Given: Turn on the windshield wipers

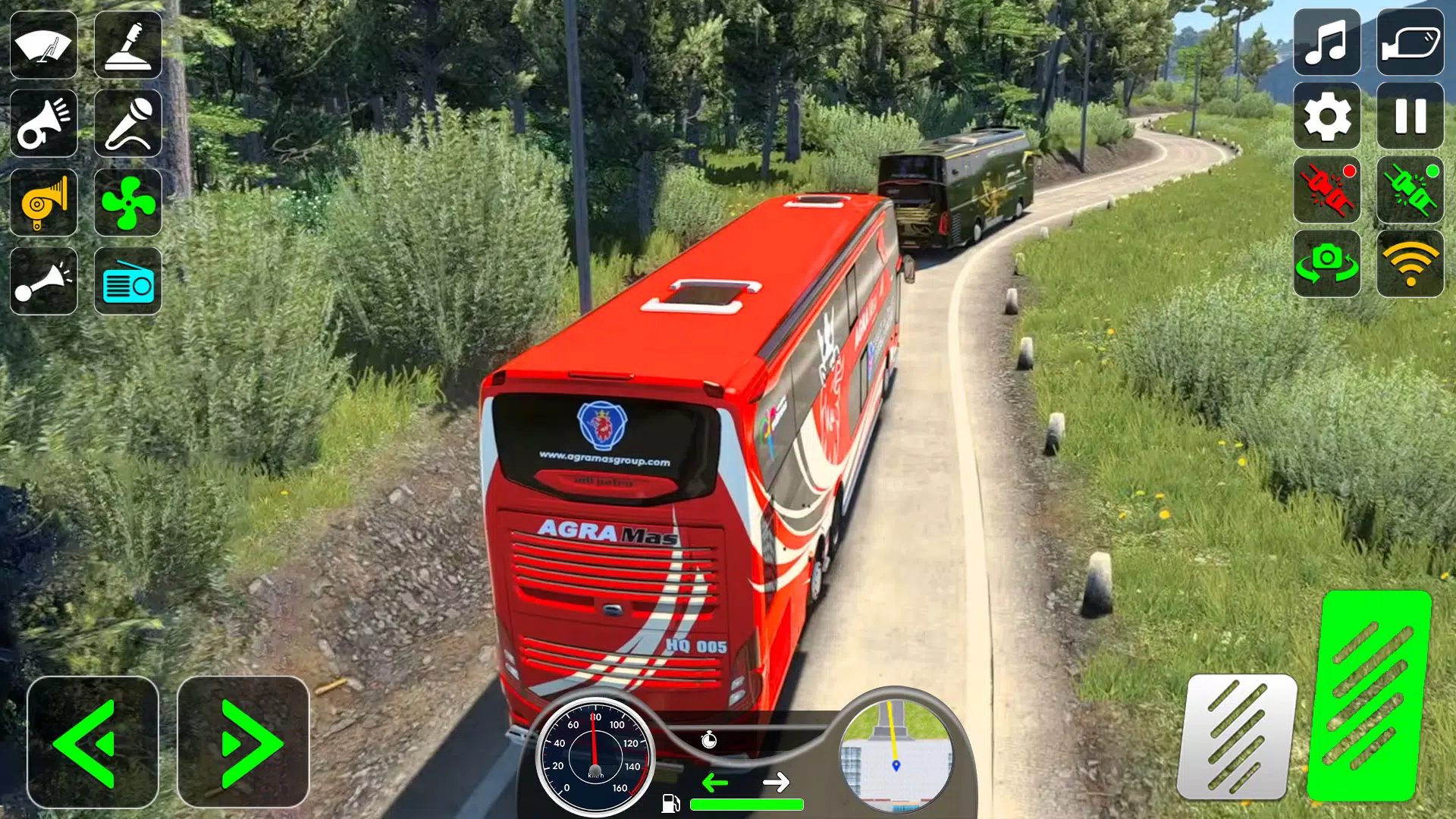Looking at the screenshot, I should [44, 45].
